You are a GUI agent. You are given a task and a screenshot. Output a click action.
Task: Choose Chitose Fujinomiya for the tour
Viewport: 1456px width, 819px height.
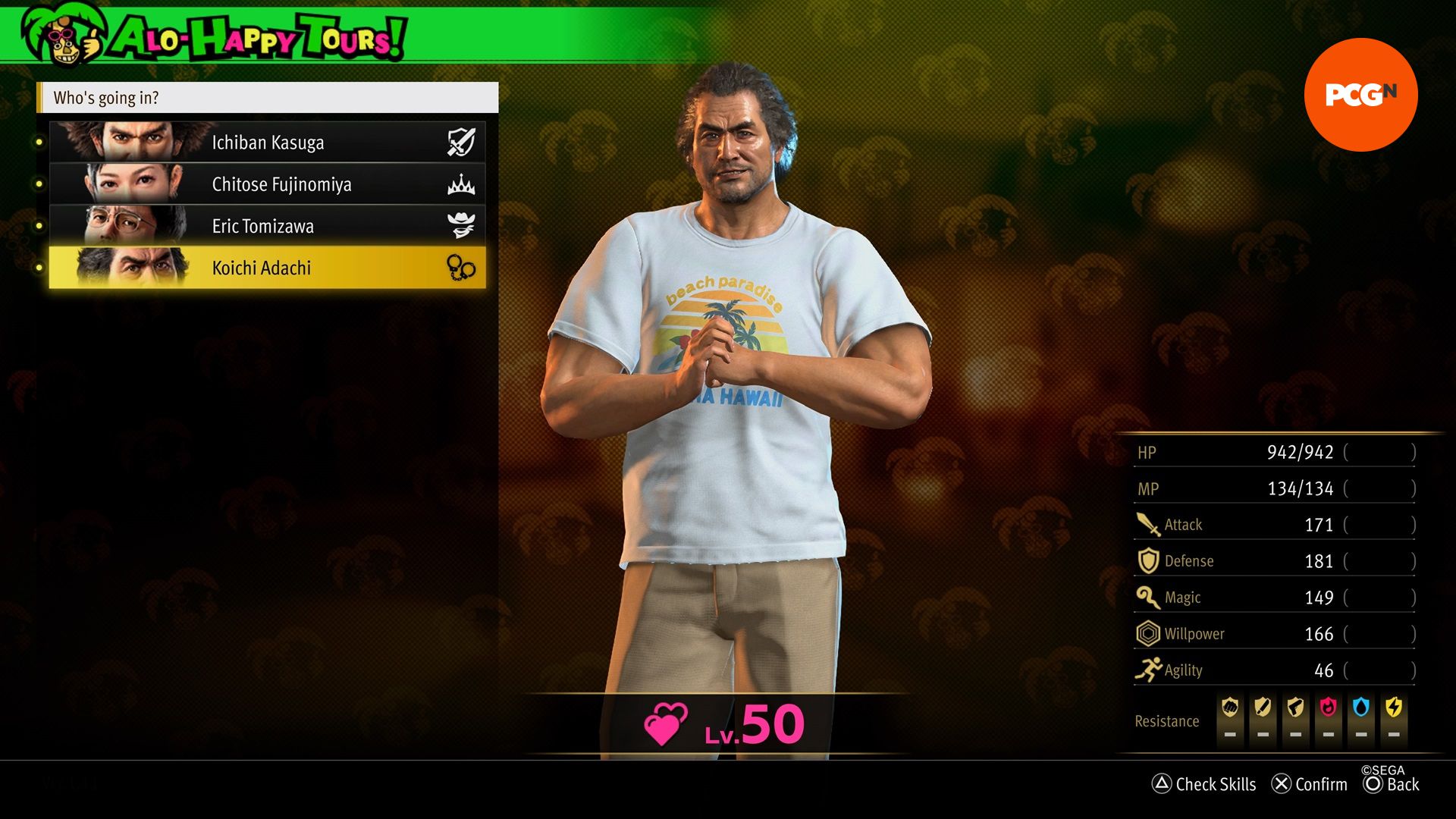267,184
